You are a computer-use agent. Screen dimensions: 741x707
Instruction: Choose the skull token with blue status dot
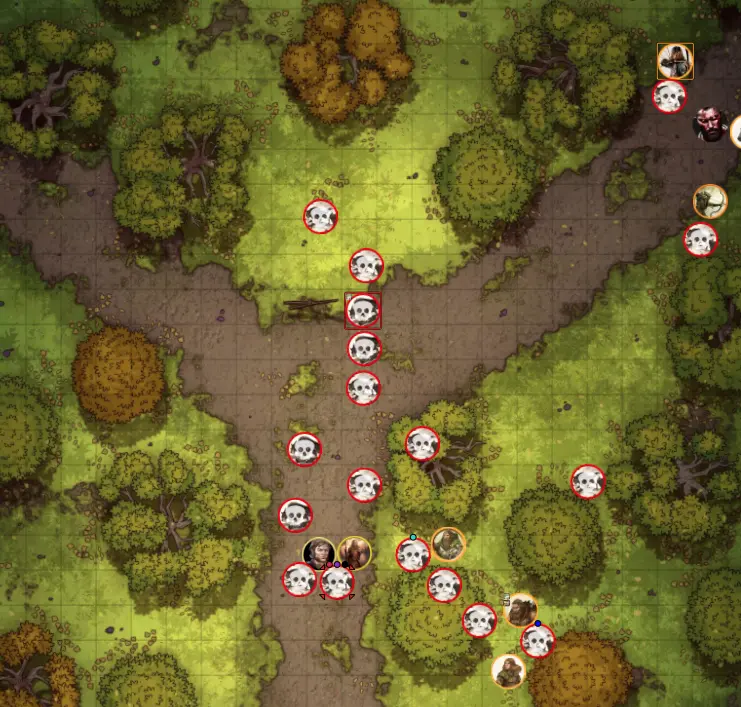[537, 641]
